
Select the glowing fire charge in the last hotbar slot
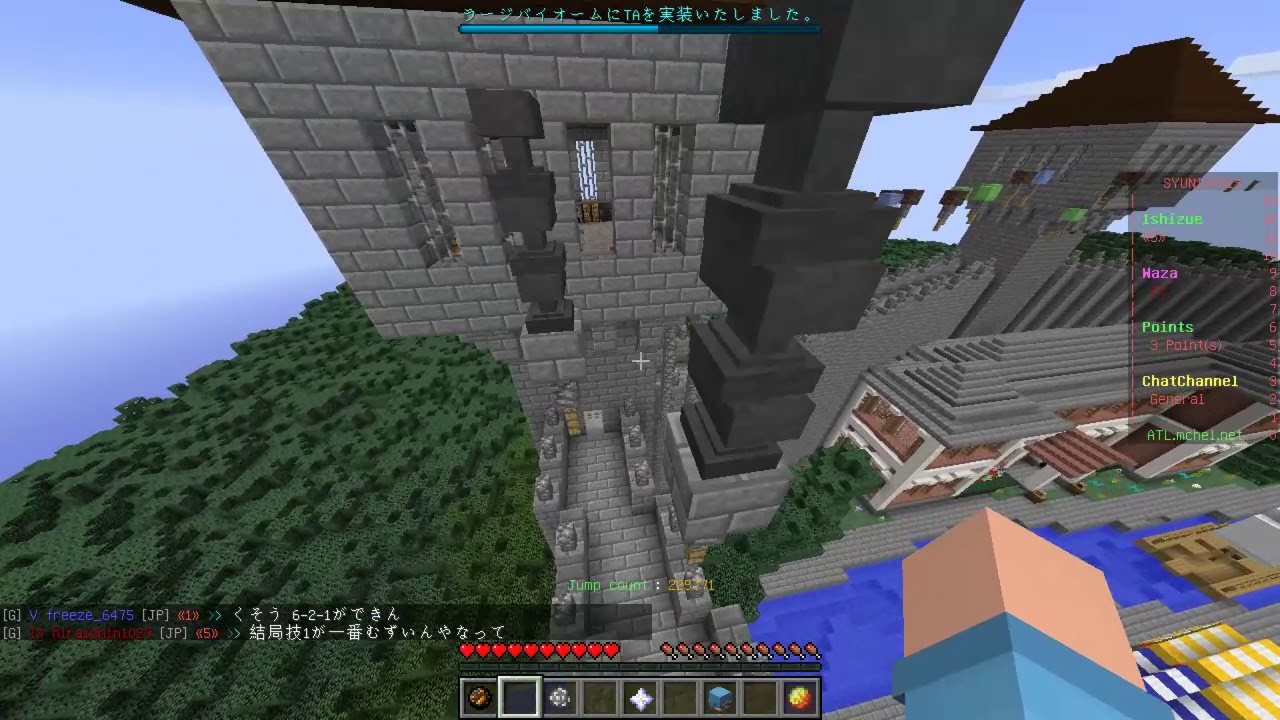click(798, 697)
